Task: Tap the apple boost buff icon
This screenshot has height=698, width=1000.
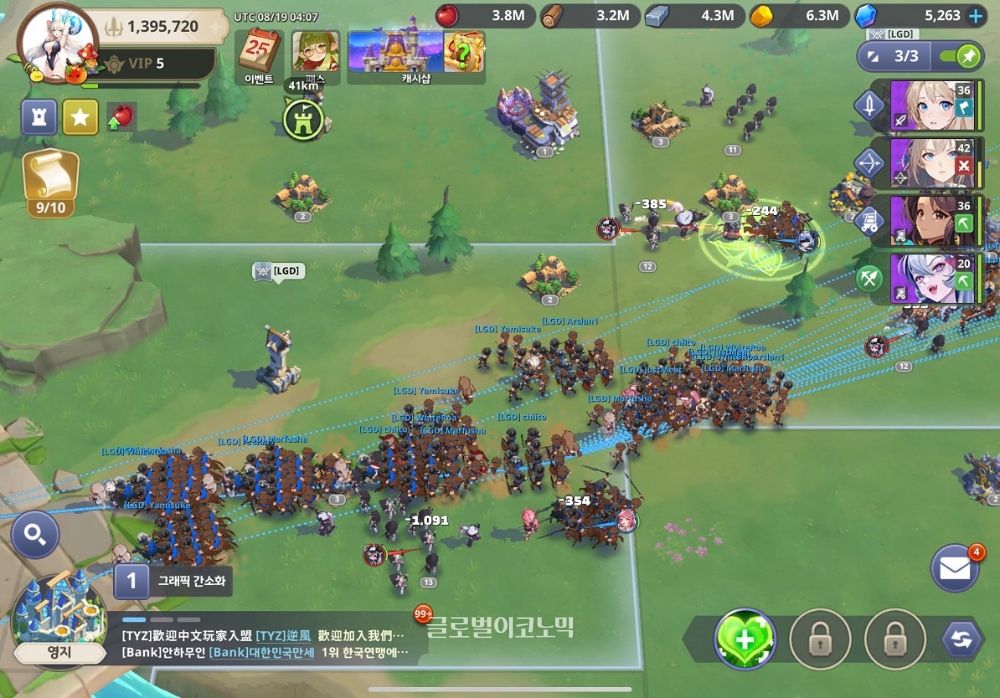Action: coord(121,117)
